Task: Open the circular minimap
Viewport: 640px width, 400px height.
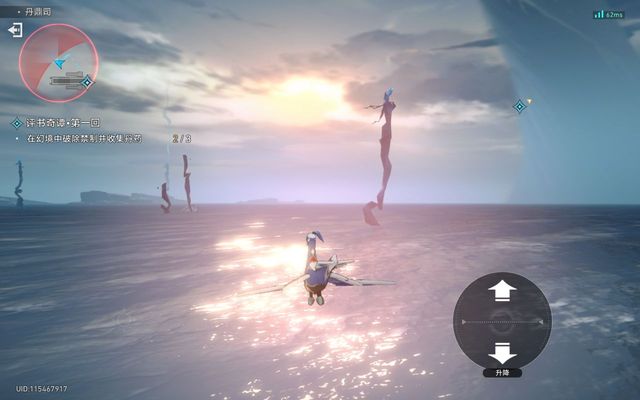Action: pos(58,62)
